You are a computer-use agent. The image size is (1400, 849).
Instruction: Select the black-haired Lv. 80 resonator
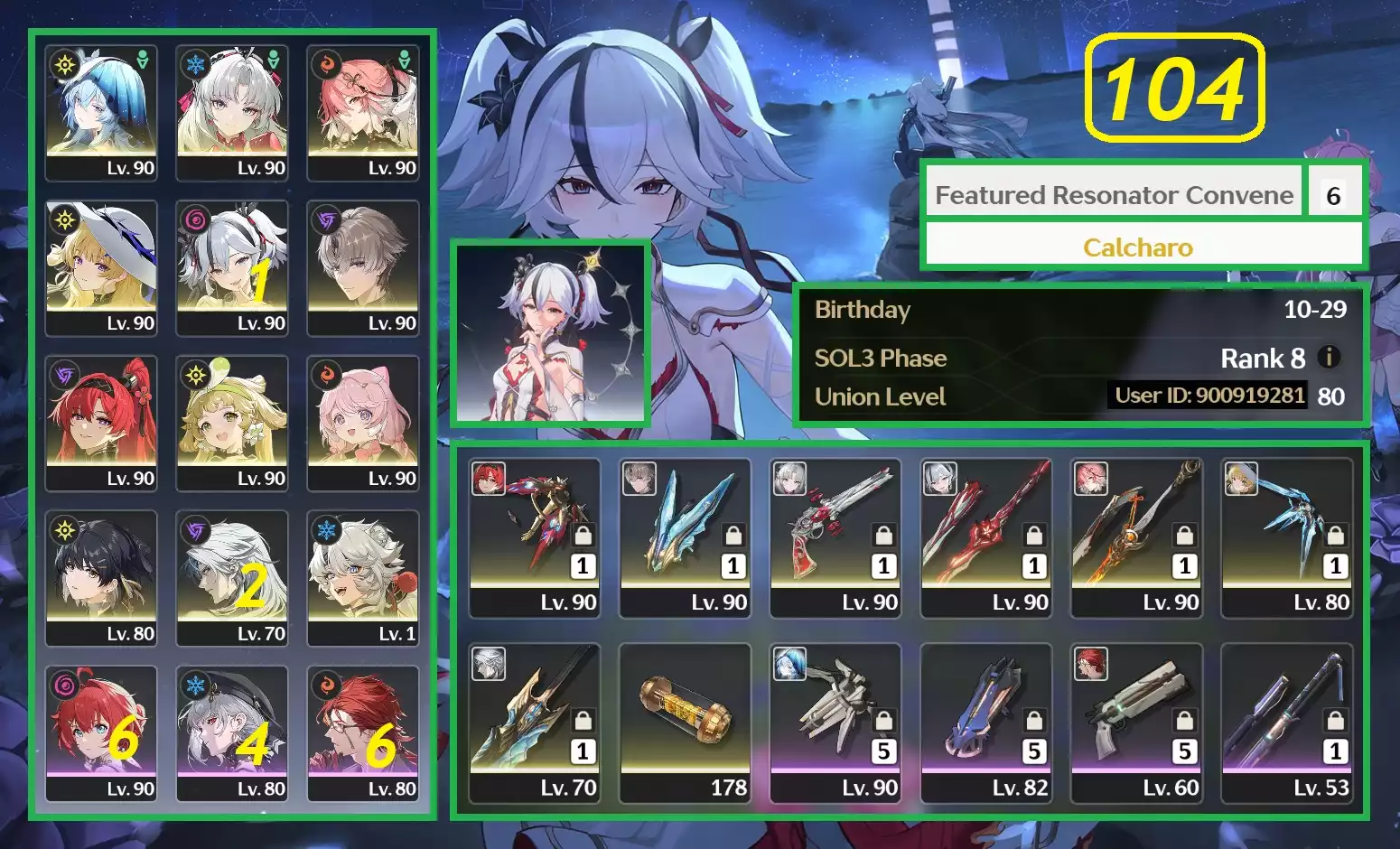tap(101, 579)
